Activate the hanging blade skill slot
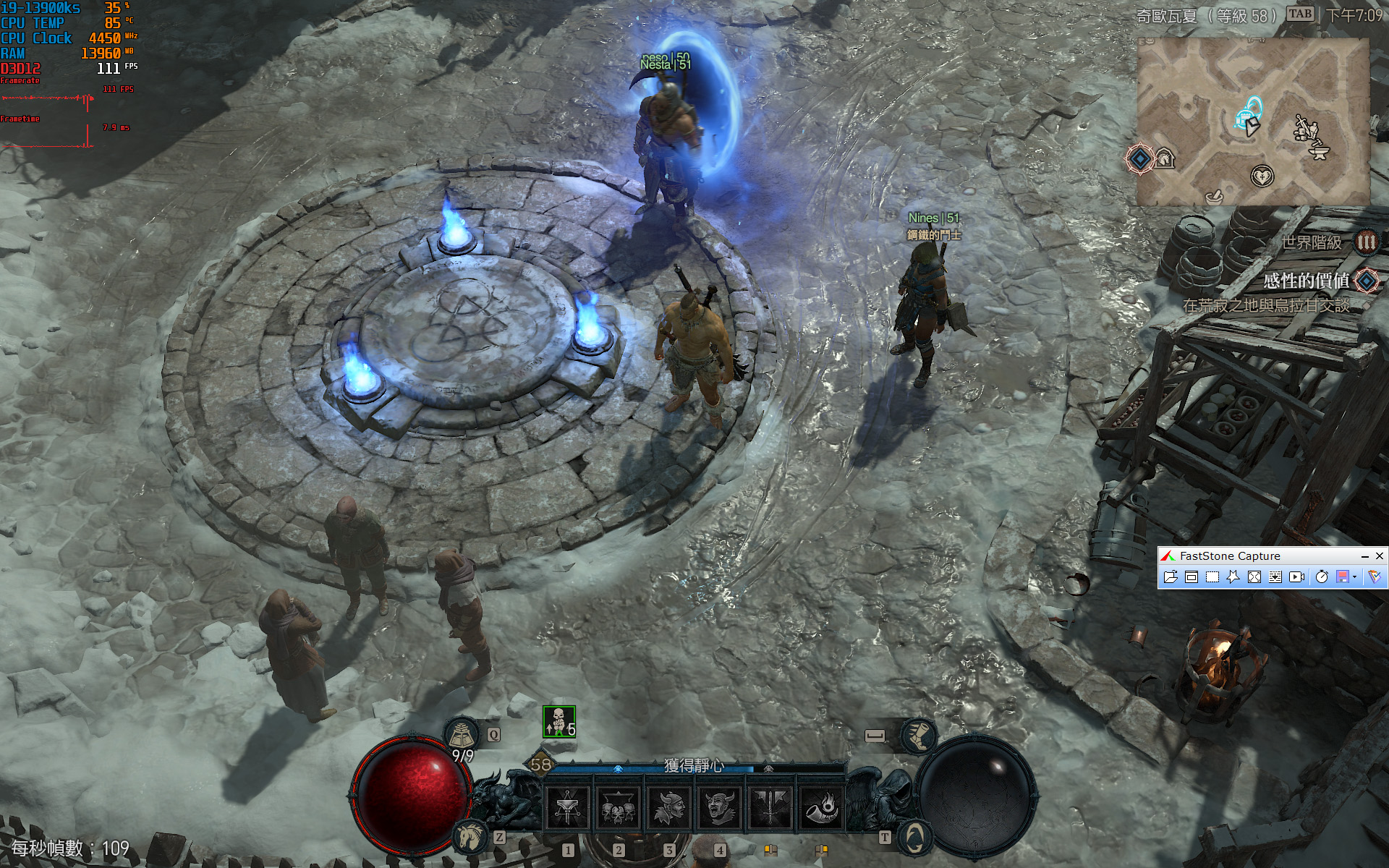Viewport: 1389px width, 868px height. [x=567, y=807]
